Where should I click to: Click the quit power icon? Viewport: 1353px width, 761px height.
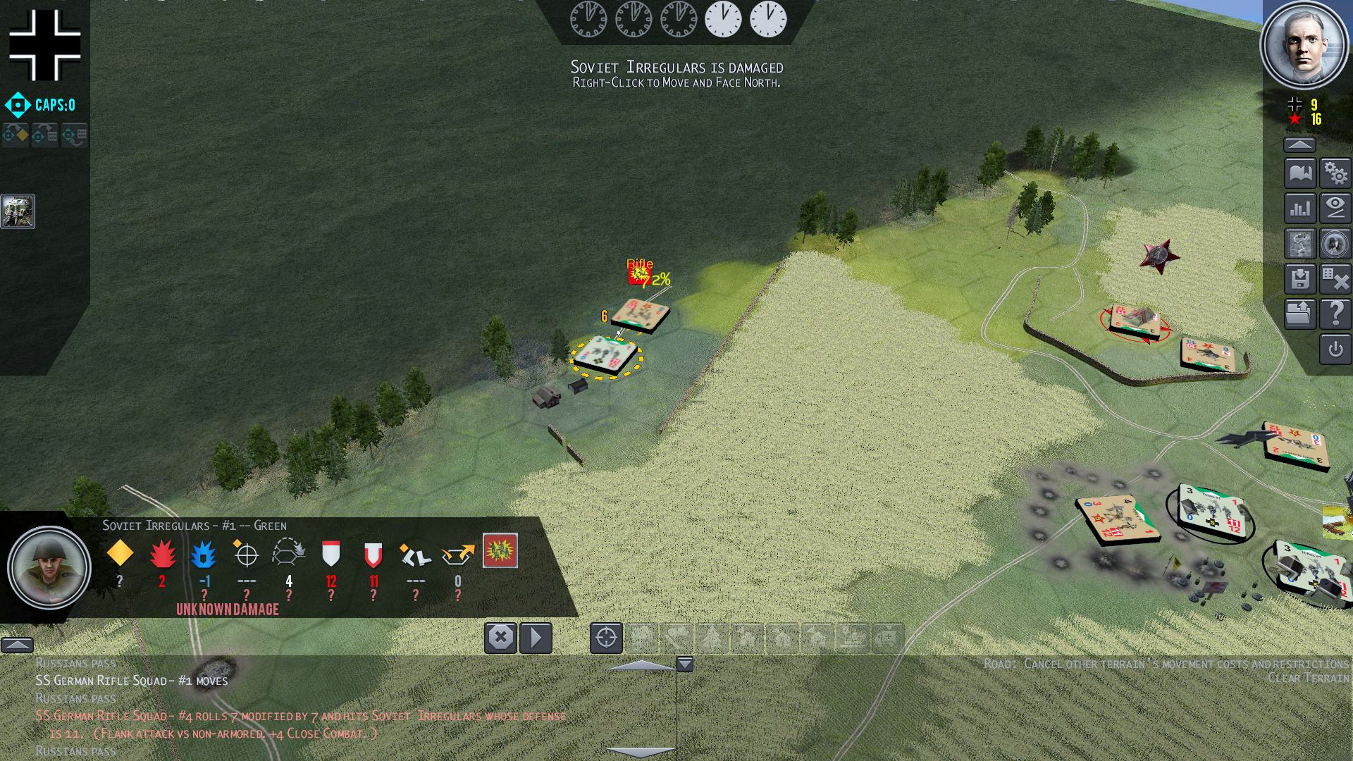point(1335,349)
